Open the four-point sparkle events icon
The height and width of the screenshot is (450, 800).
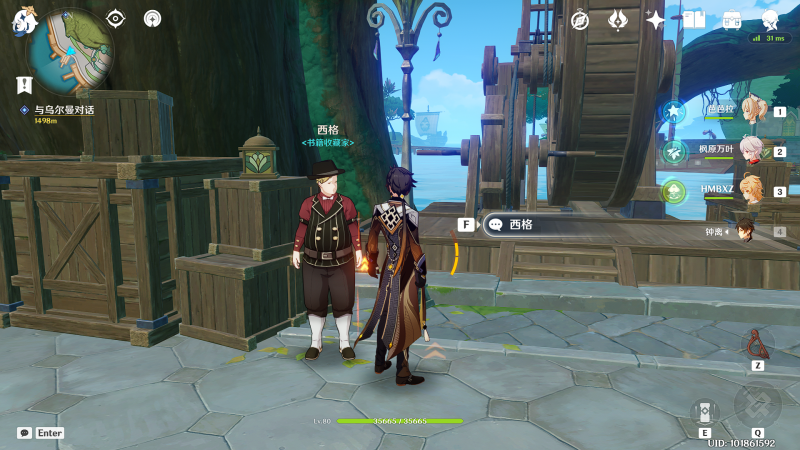pyautogui.click(x=656, y=20)
